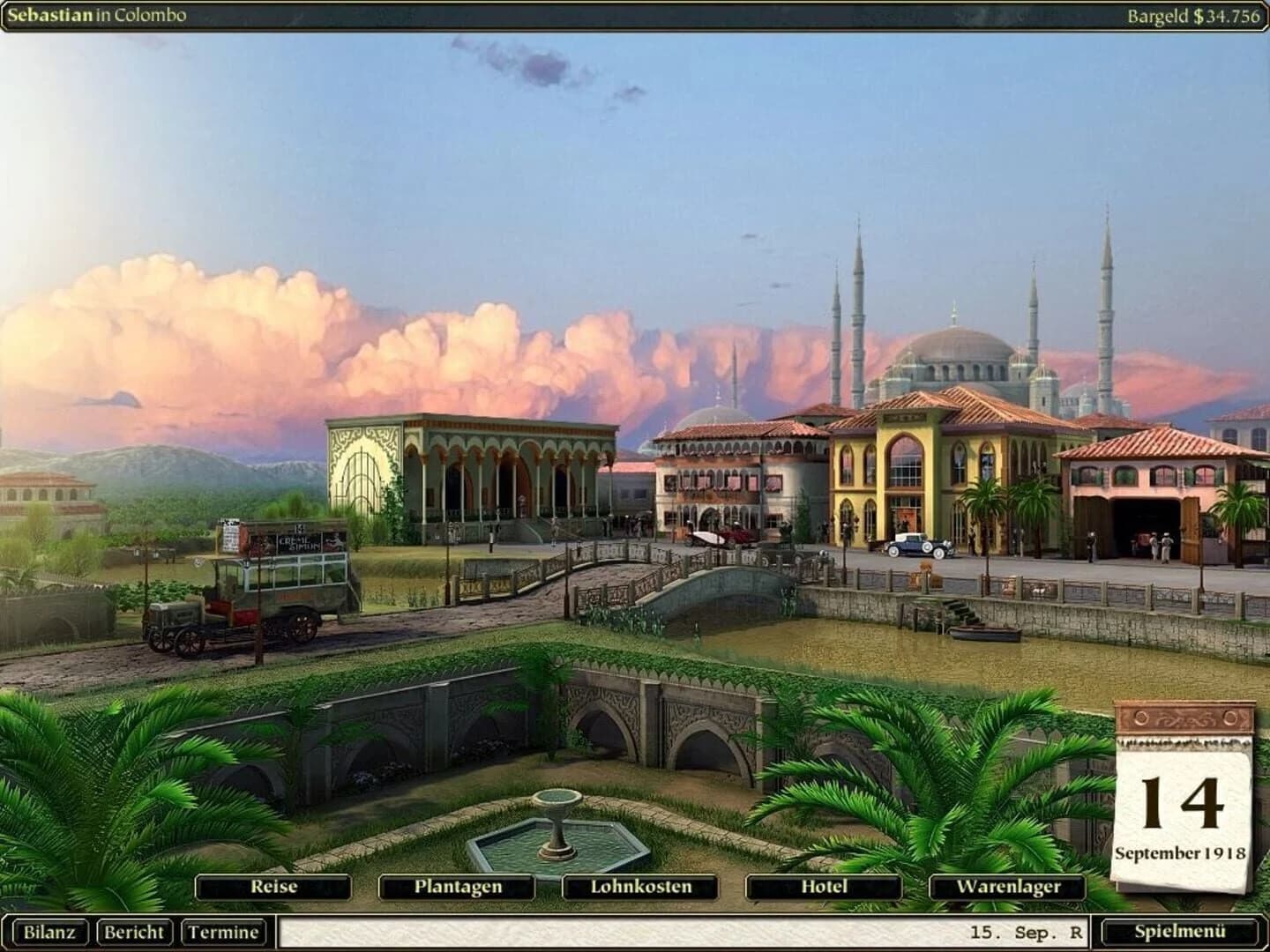This screenshot has width=1270, height=952.
Task: Open the Warenlager warehouse screen
Action: [1008, 887]
